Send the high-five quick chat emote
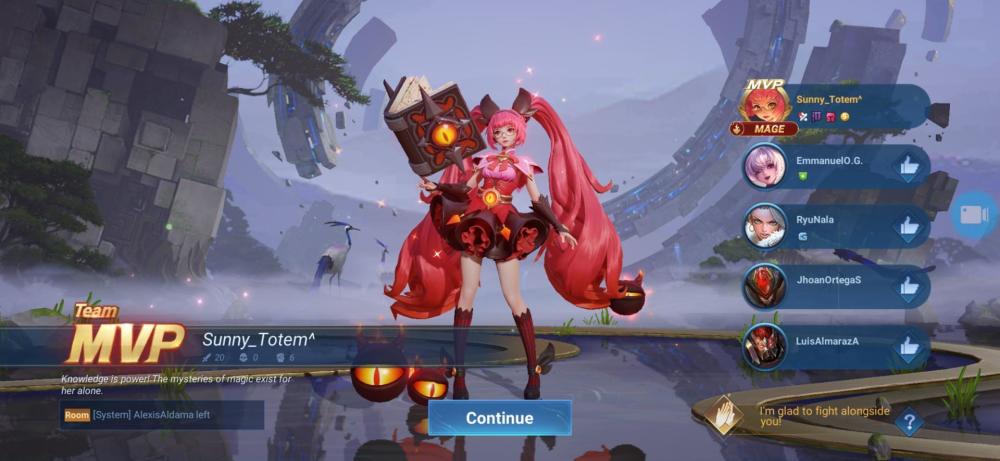The height and width of the screenshot is (461, 1000). 724,415
